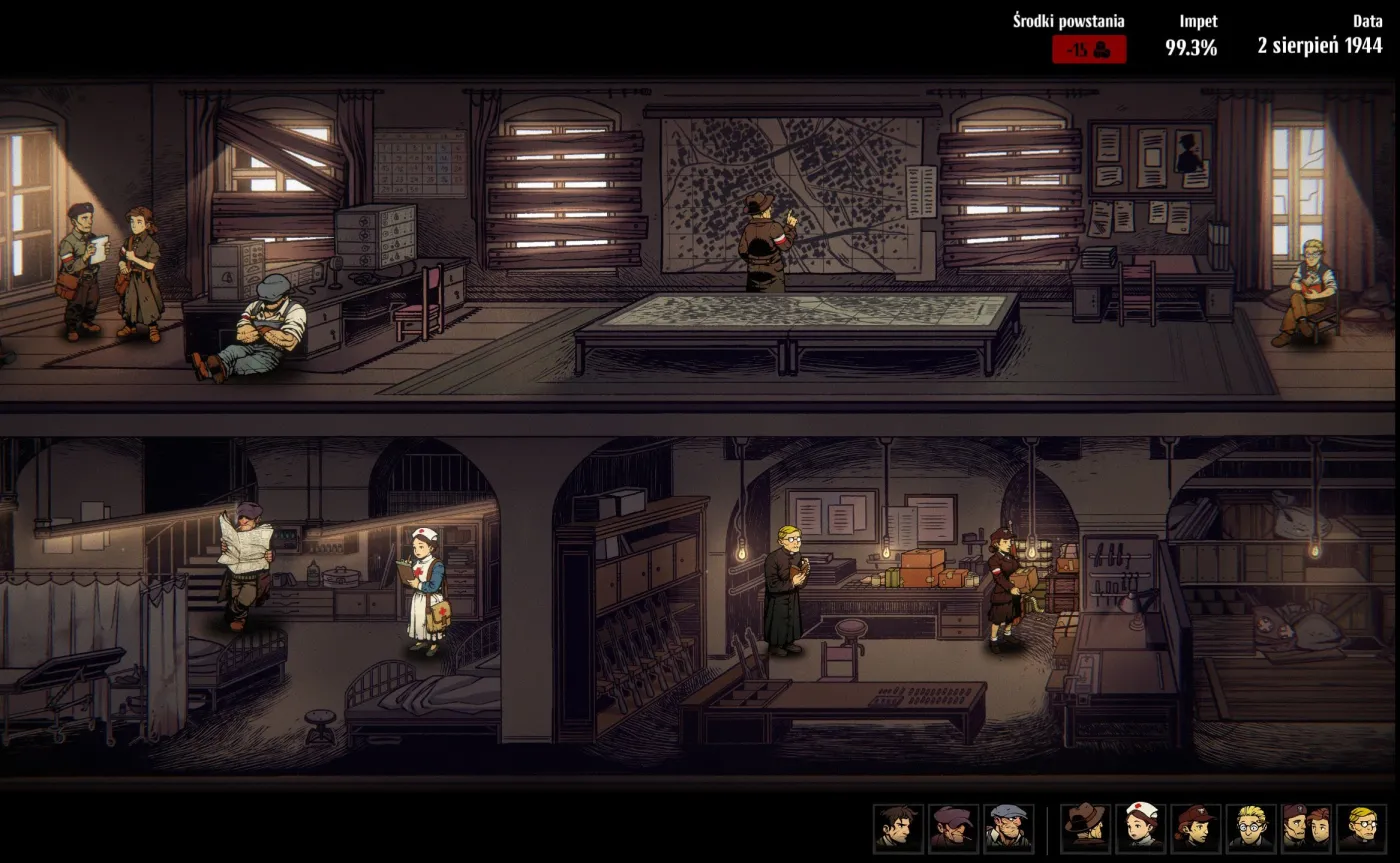Select the purple-capped man with cigarette portrait
The image size is (1400, 863).
pyautogui.click(x=953, y=827)
